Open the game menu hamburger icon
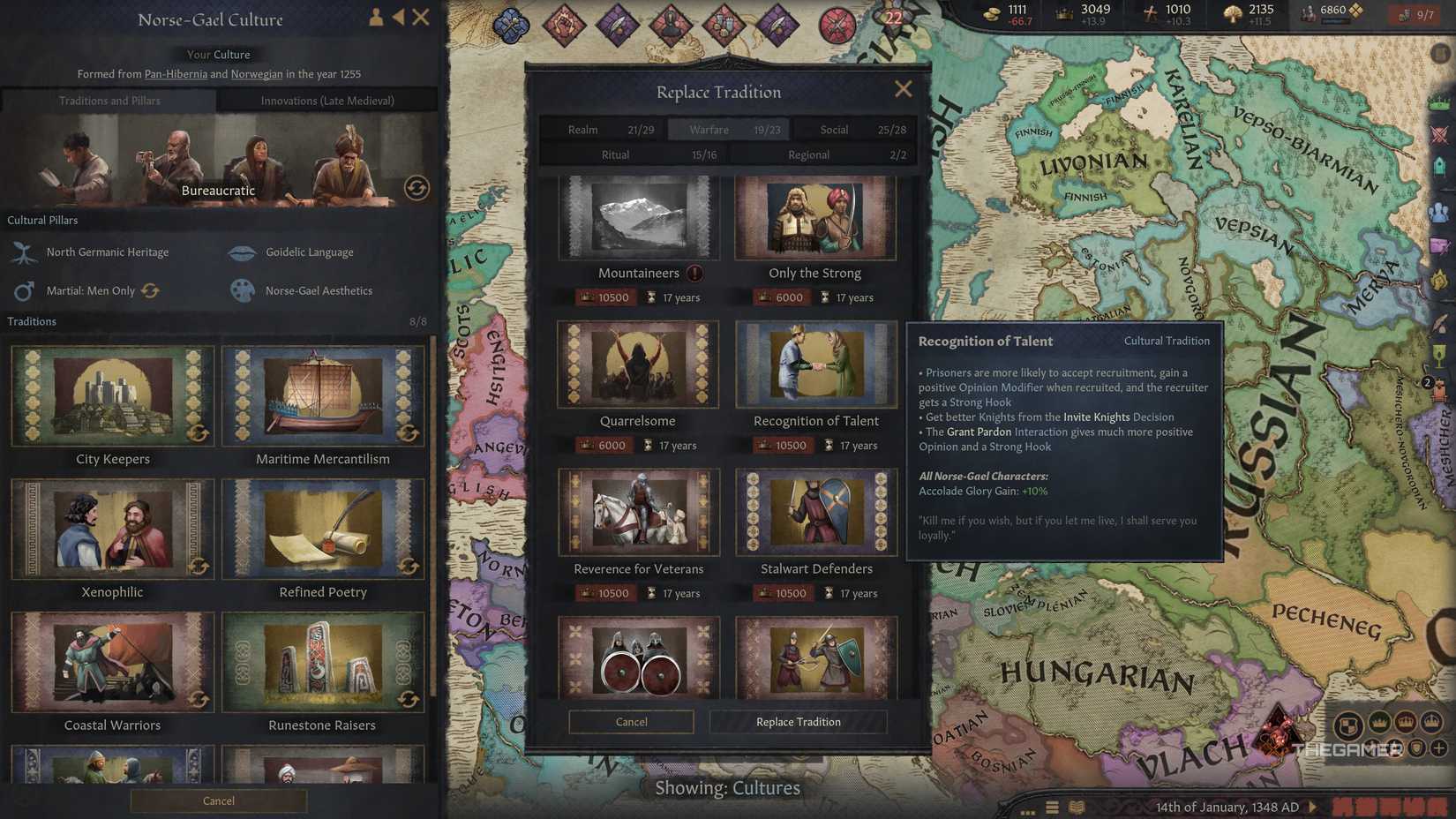The height and width of the screenshot is (819, 1456). point(1052,807)
